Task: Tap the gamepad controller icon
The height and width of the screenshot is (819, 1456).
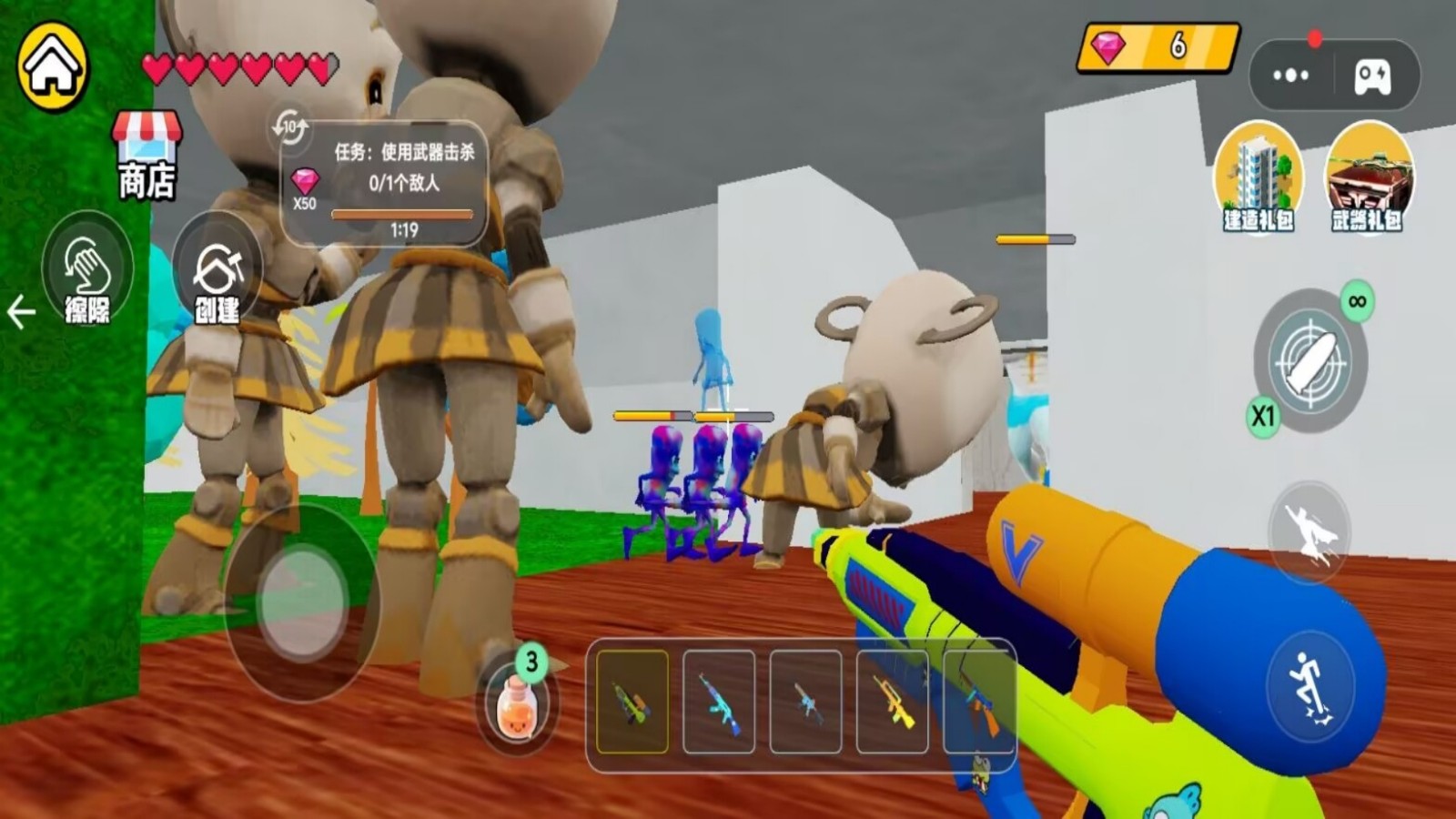Action: point(1372,76)
